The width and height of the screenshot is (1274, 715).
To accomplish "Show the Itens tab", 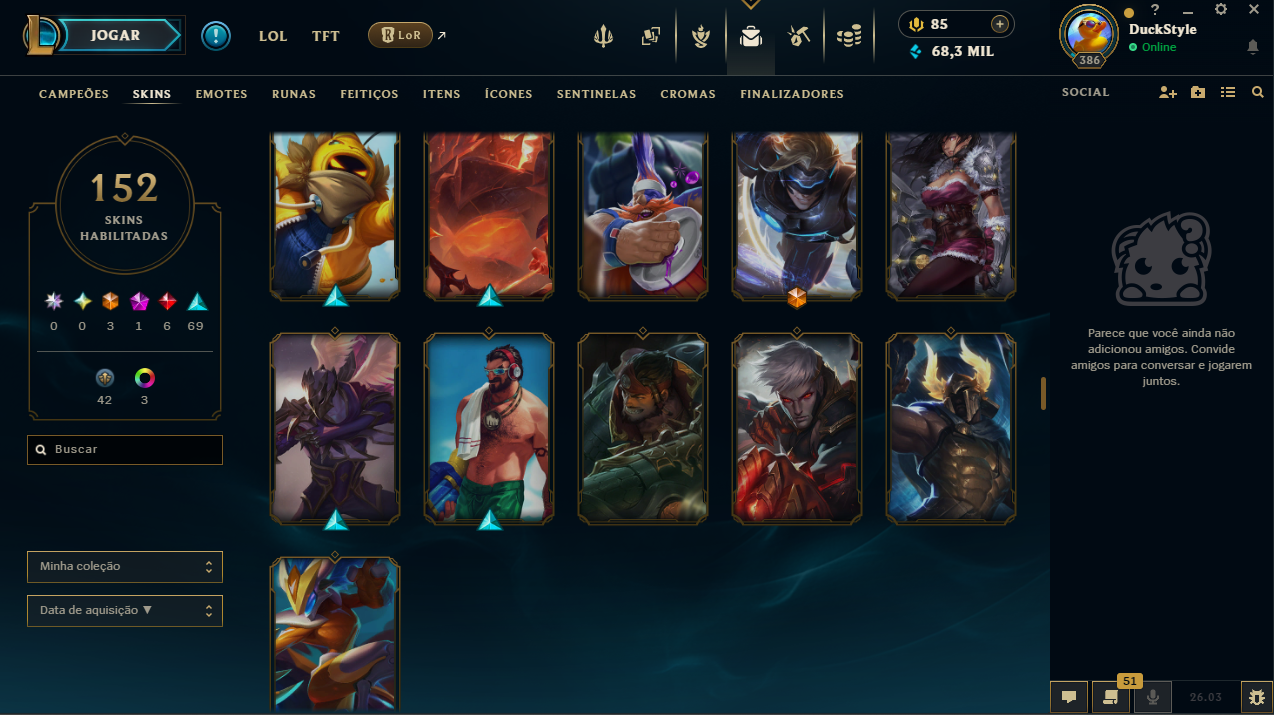I will click(x=441, y=94).
